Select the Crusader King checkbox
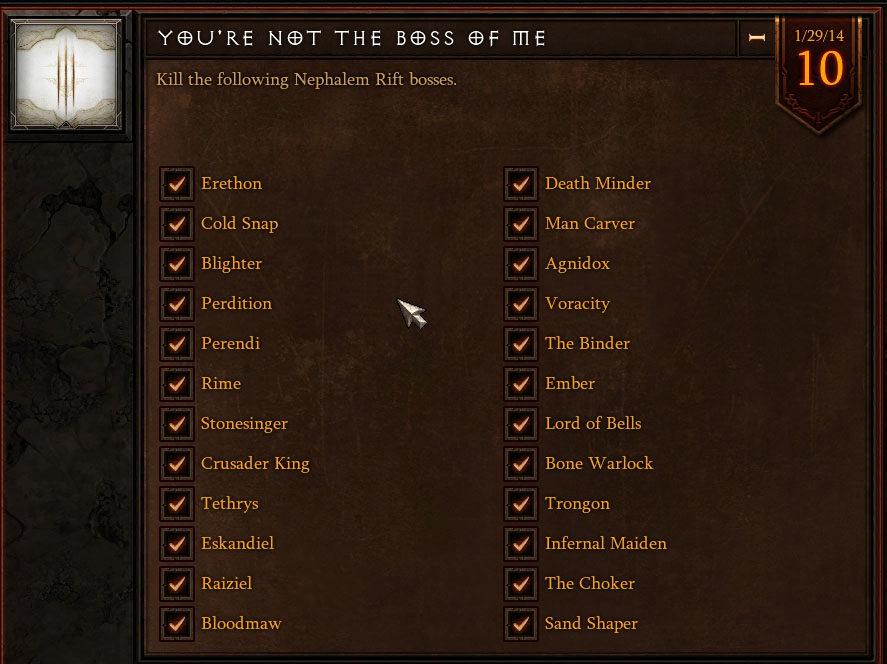Screen dimensions: 887x664 (x=177, y=464)
